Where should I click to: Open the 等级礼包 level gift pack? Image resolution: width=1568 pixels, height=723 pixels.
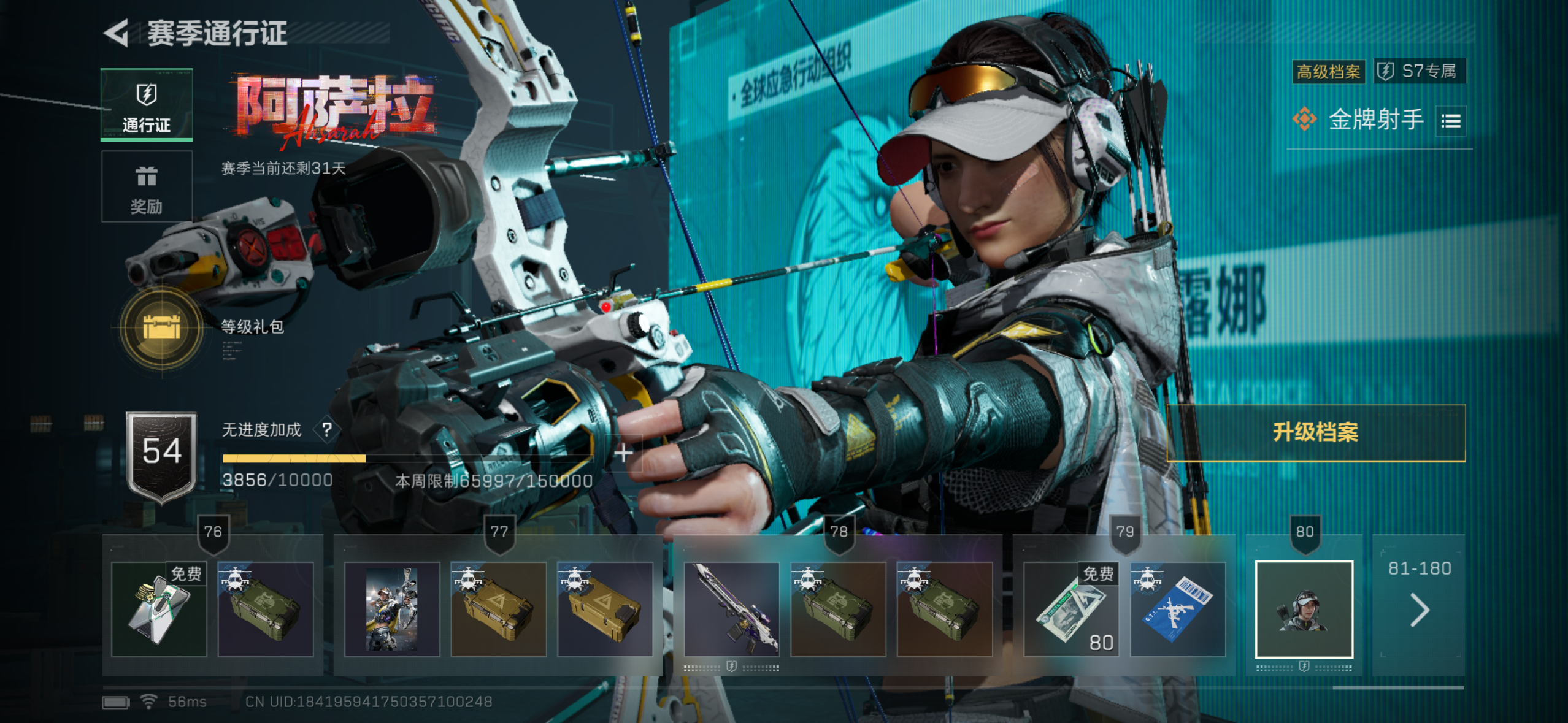click(x=162, y=327)
